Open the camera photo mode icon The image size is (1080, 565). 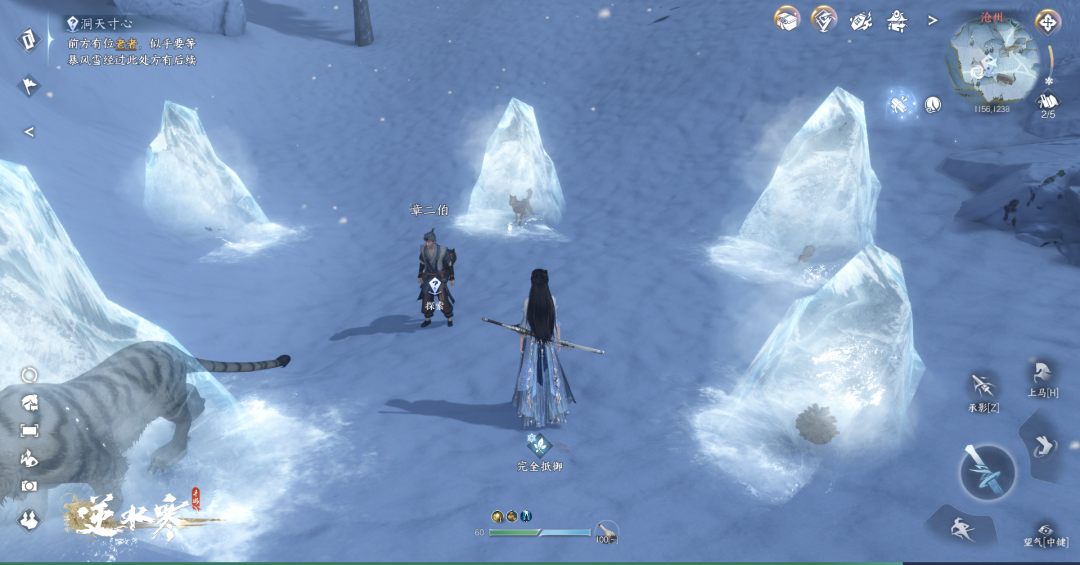coord(29,485)
